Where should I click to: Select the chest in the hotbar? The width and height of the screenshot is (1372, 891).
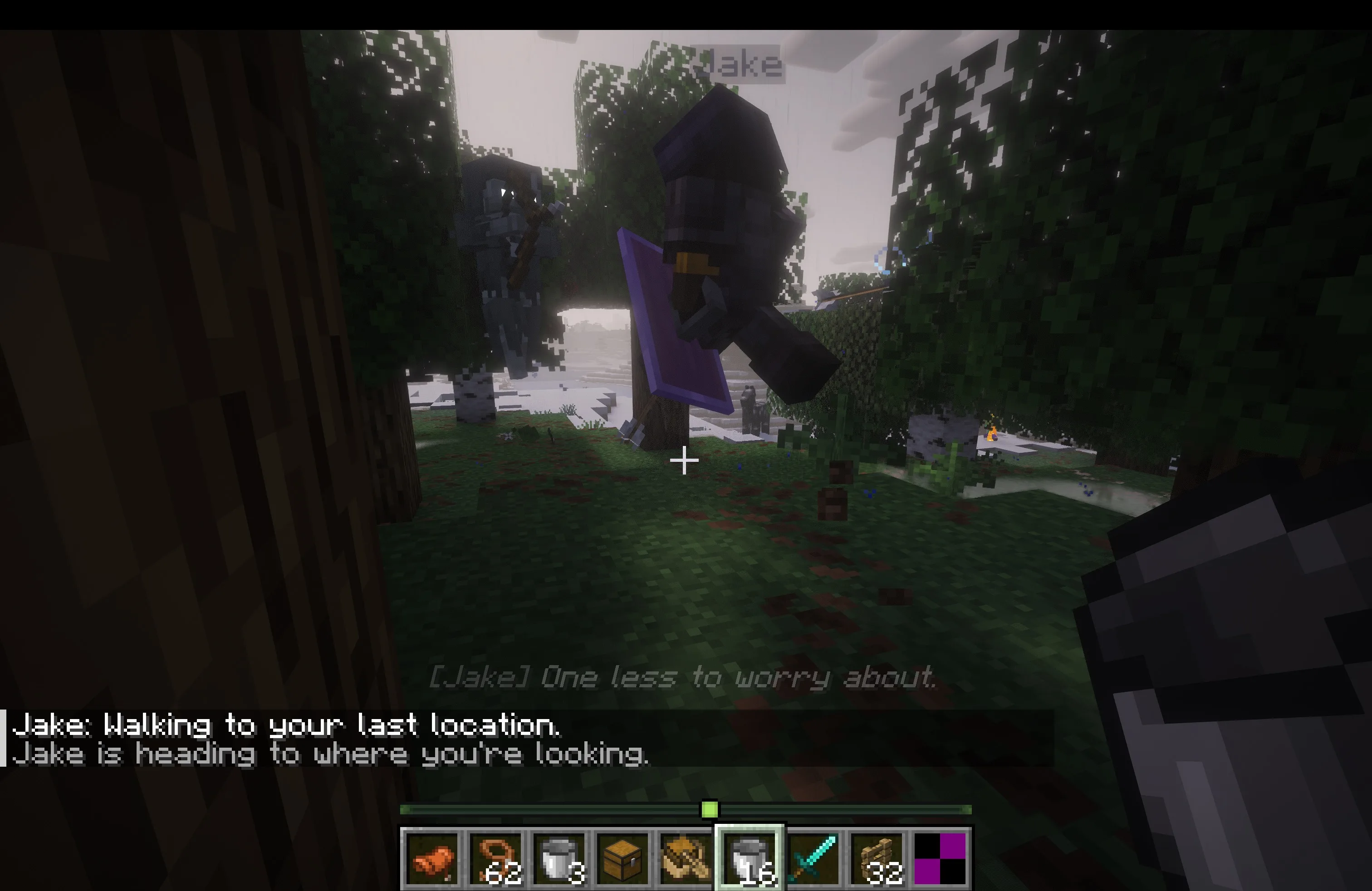point(622,858)
